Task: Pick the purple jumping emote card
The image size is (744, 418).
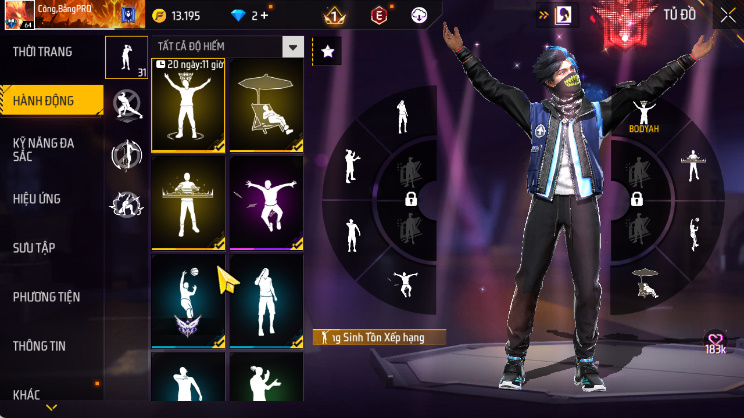Action: tap(266, 203)
